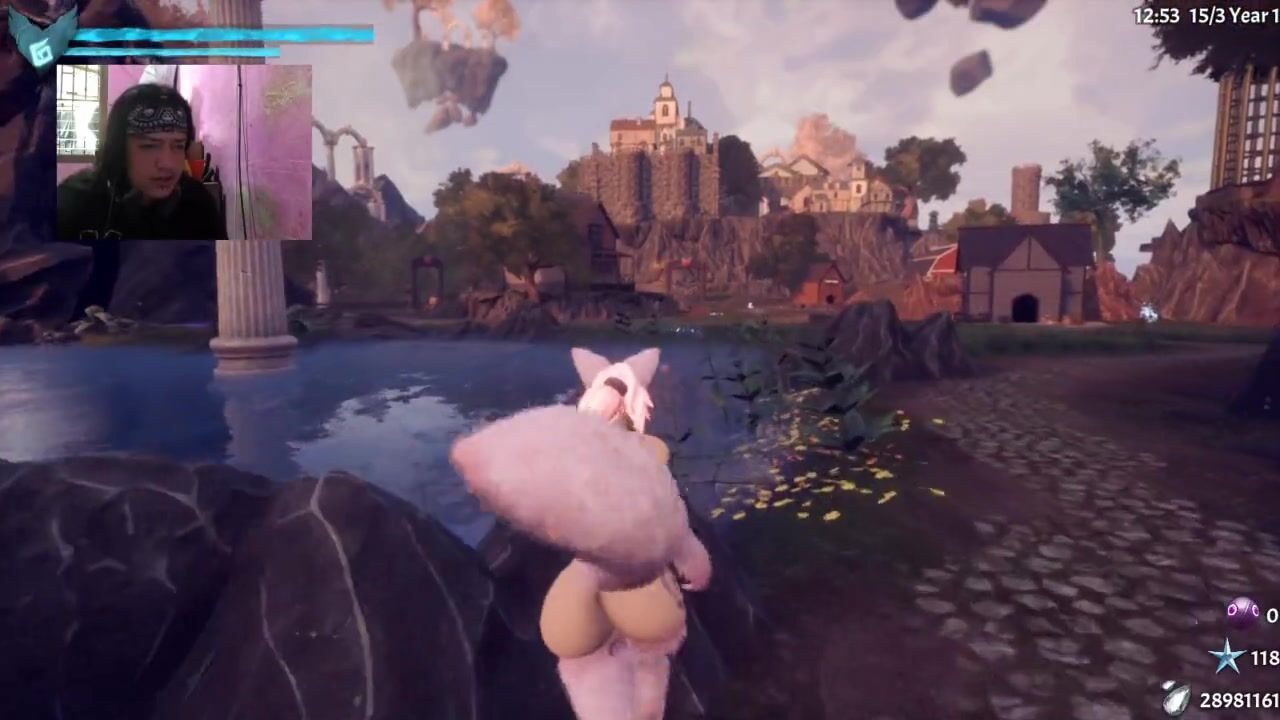This screenshot has width=1280, height=720.
Task: Click the fox emblem character icon
Action: pos(41,37)
